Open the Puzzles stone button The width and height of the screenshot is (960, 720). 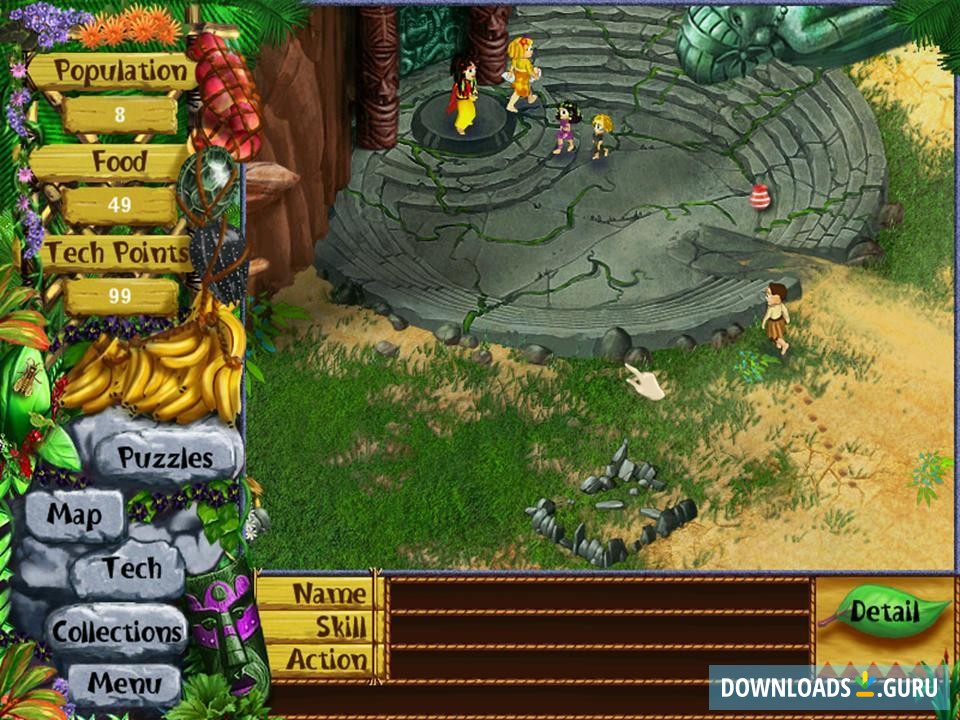(165, 458)
